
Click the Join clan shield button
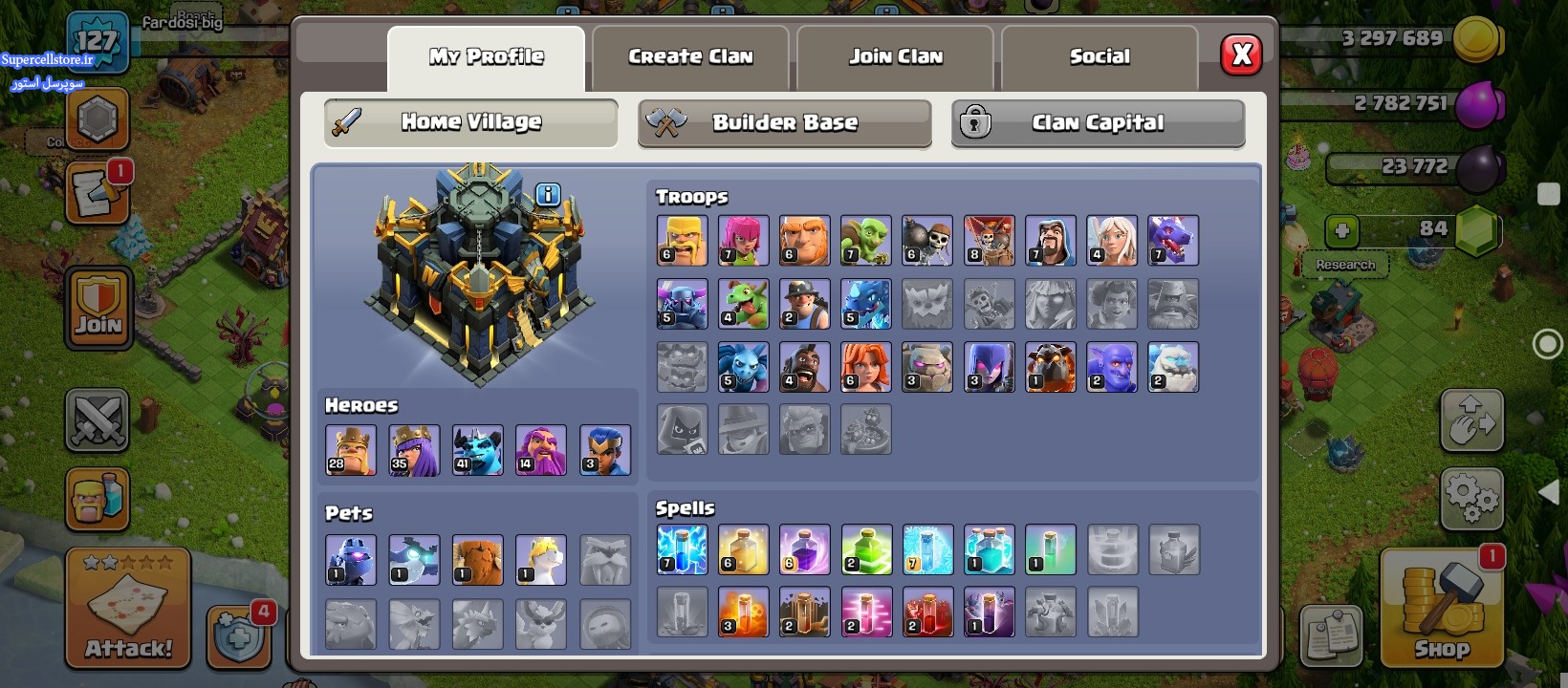tap(98, 308)
